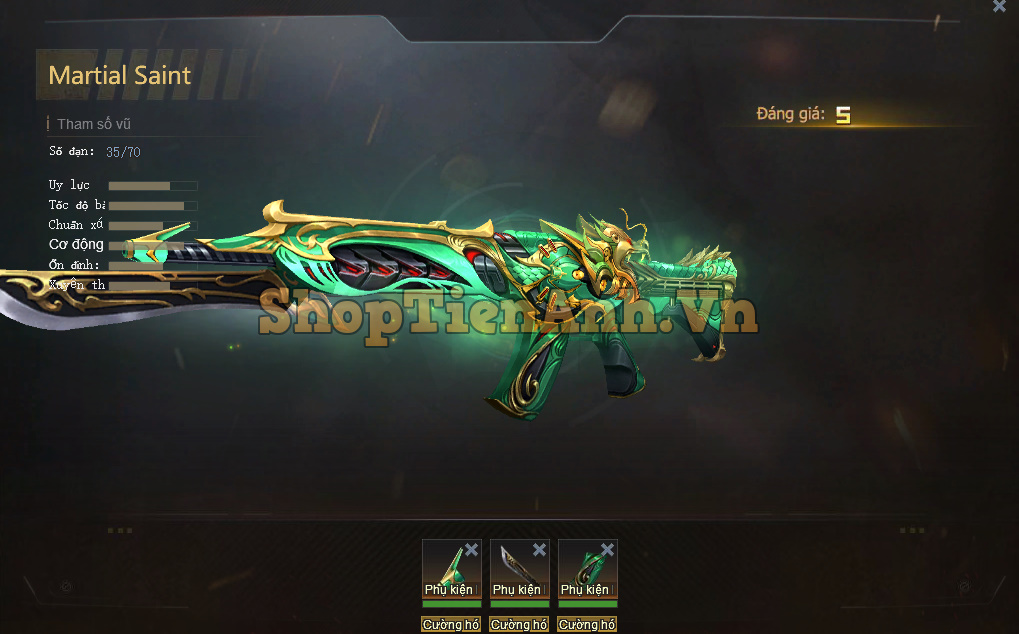Remove the blade bayonet accessory

540,550
